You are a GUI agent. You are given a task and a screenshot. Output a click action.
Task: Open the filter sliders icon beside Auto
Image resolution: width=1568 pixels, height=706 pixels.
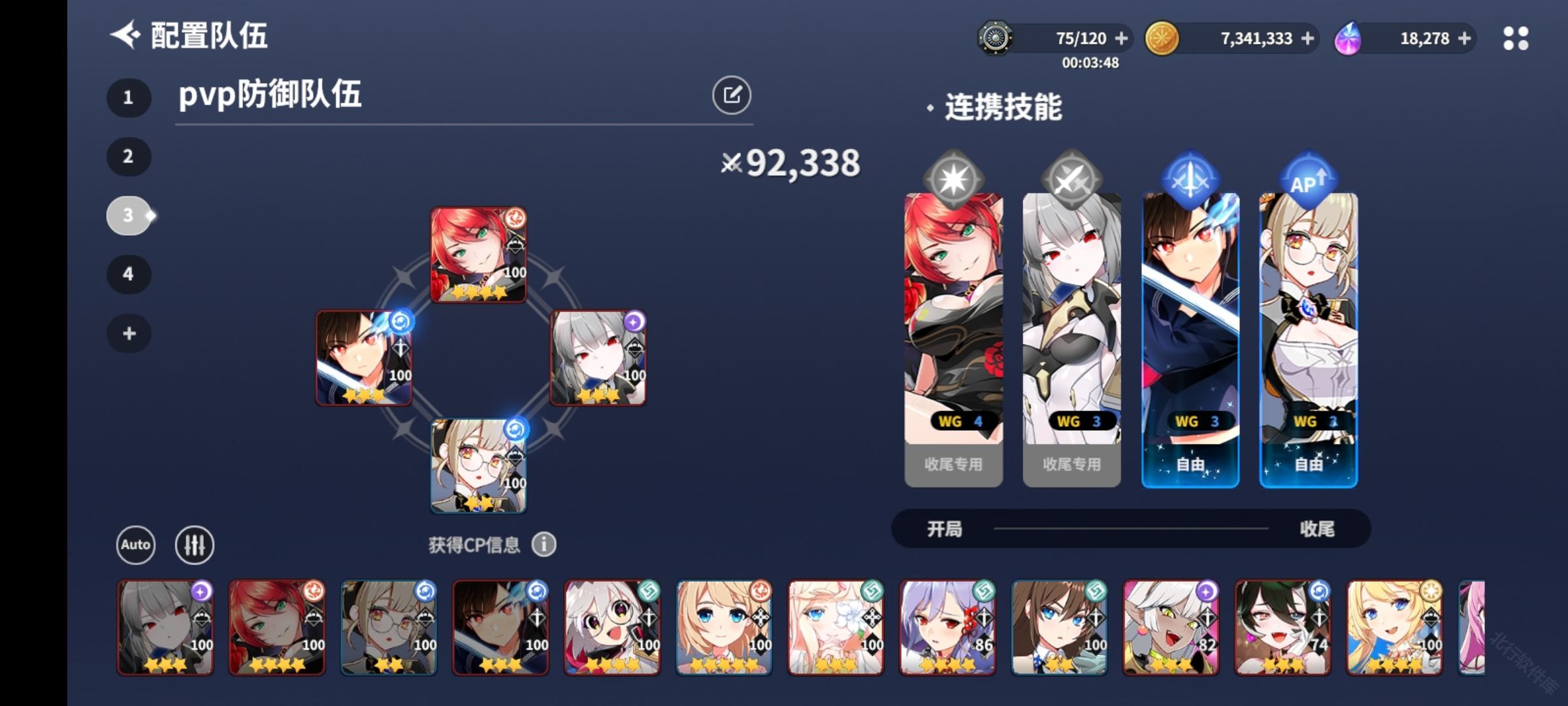(195, 544)
